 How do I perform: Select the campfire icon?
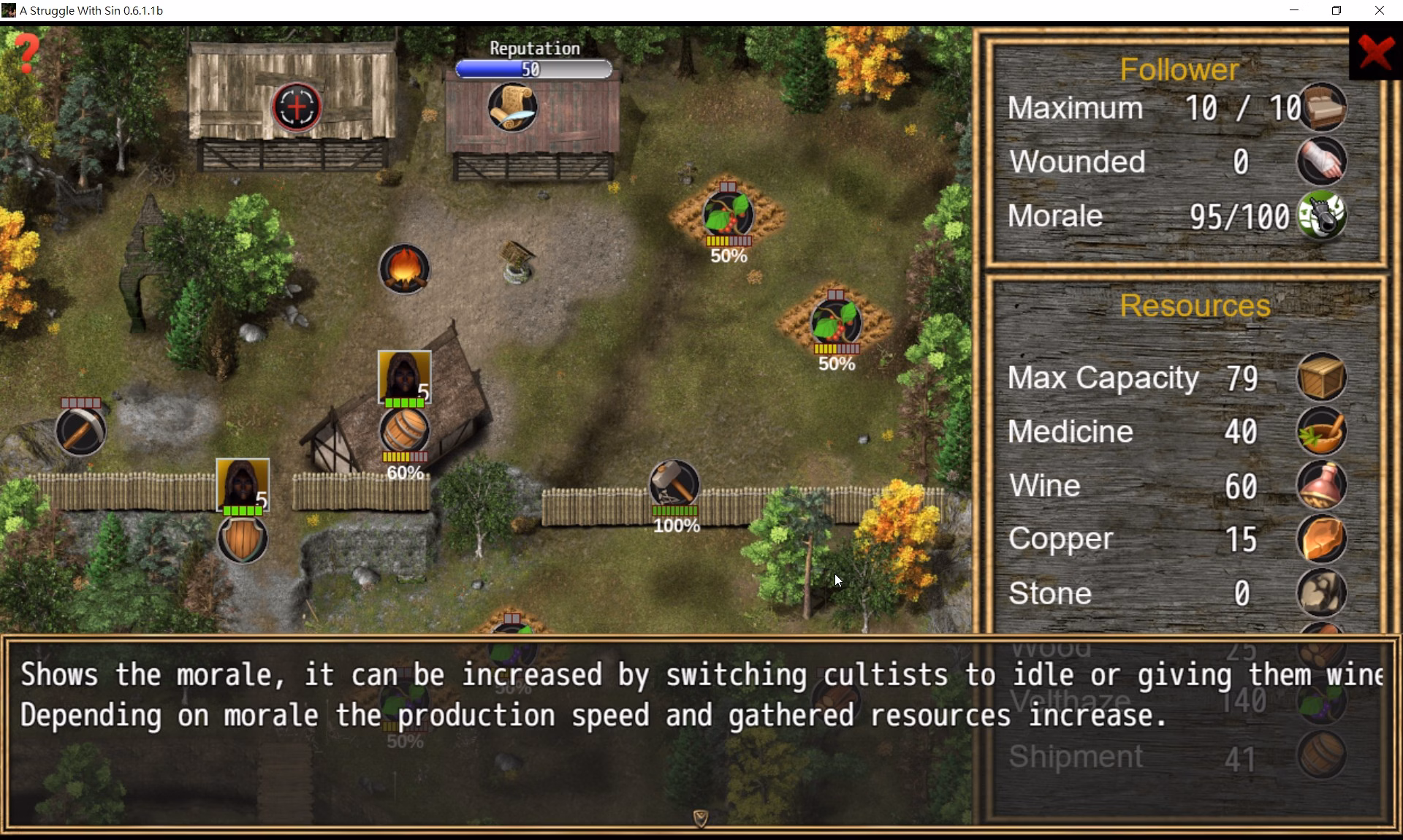[404, 269]
